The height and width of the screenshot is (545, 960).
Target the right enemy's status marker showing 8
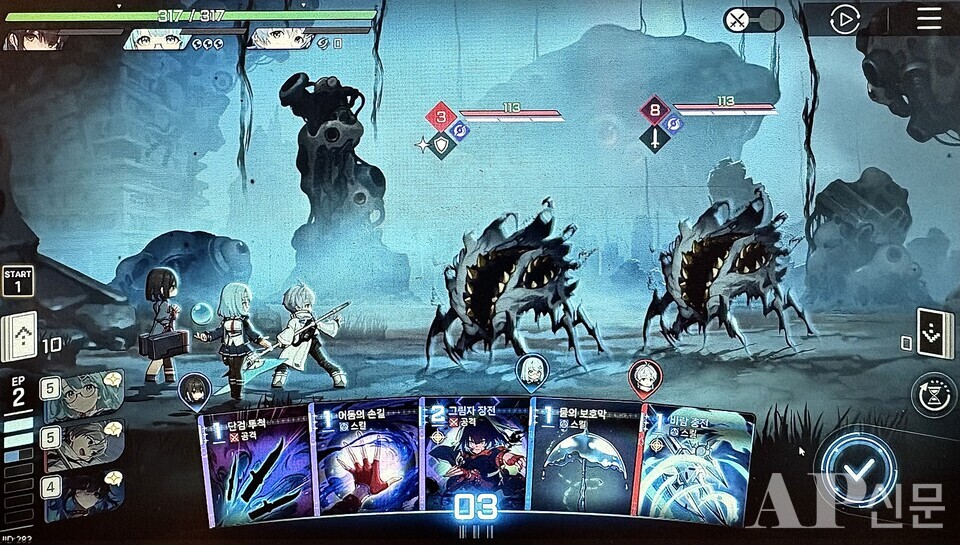click(654, 112)
